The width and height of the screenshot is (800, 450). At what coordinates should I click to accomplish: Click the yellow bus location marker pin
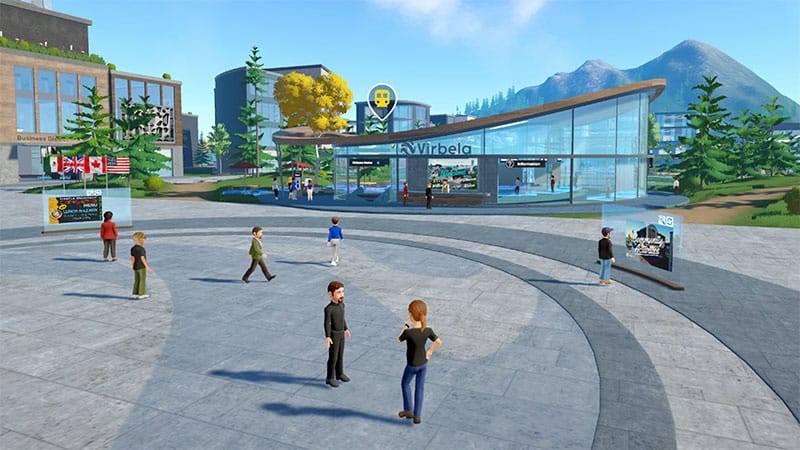[381, 99]
